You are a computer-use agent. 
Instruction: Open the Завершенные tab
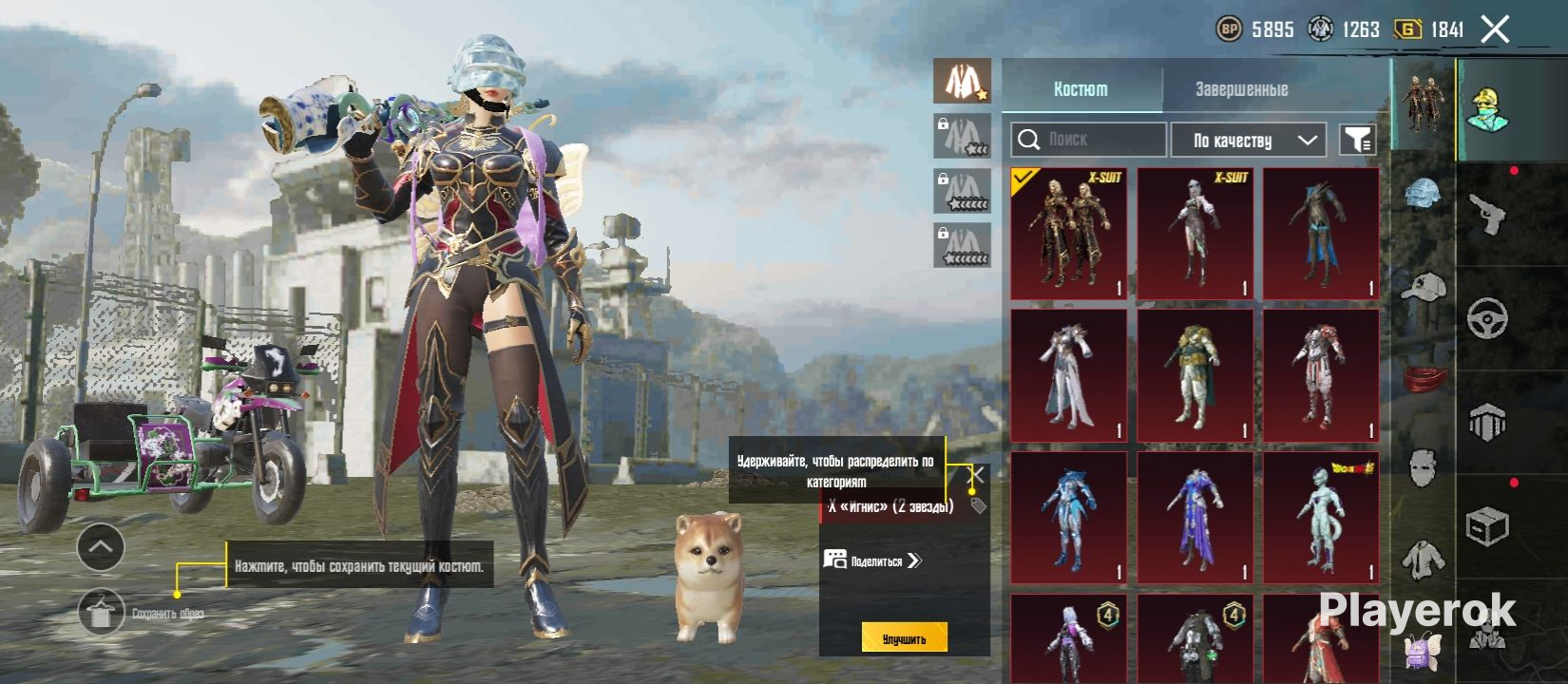1241,89
